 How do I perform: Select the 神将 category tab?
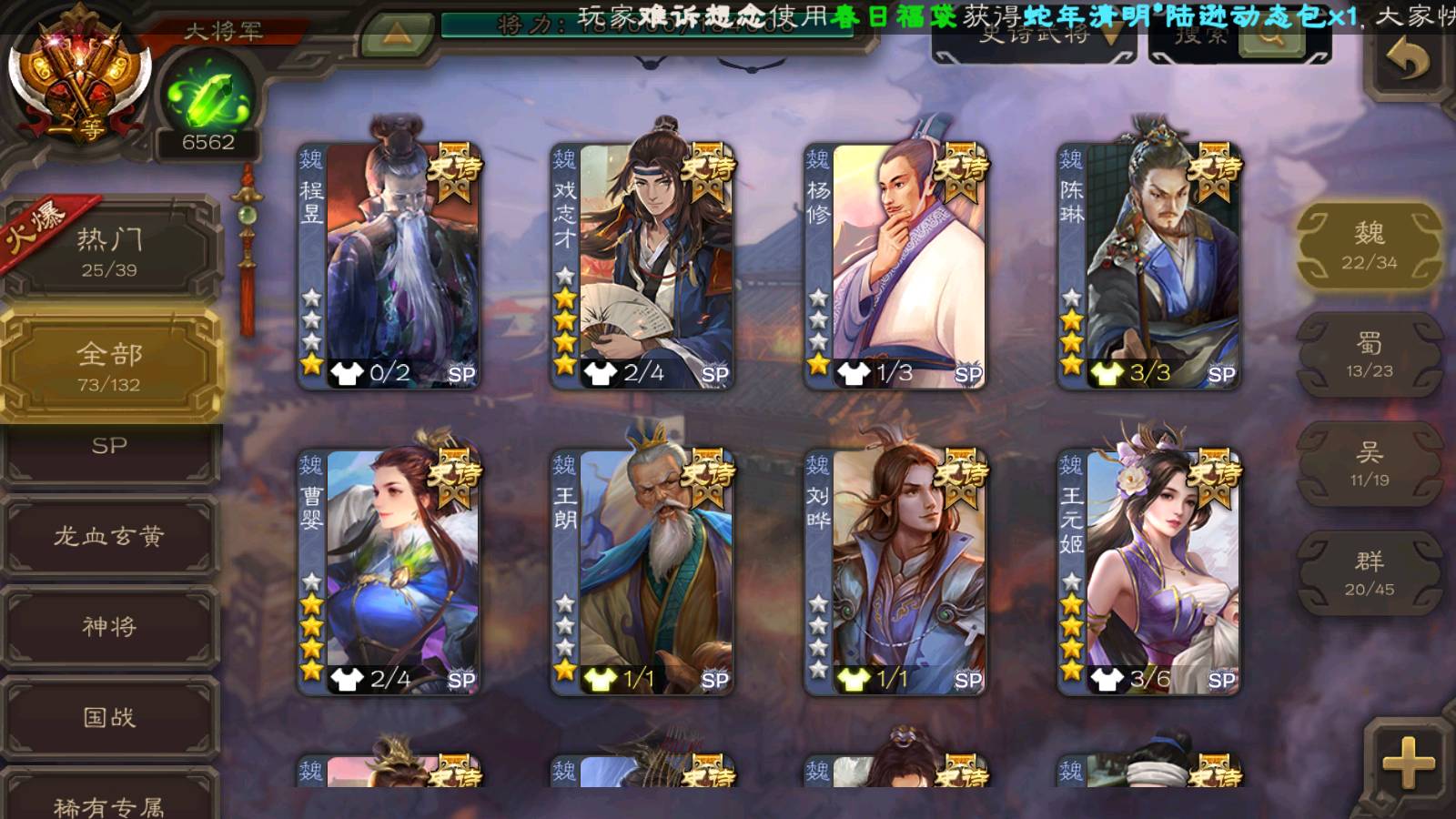click(x=110, y=626)
